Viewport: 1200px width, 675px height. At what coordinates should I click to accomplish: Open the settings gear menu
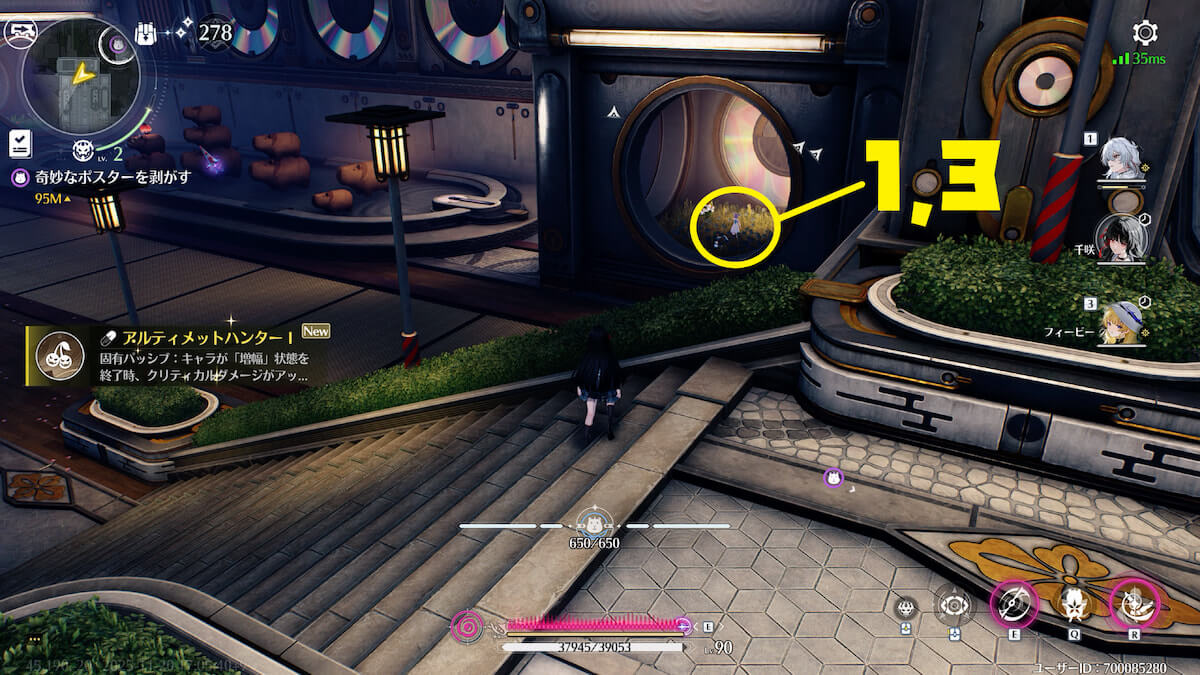(x=1144, y=33)
